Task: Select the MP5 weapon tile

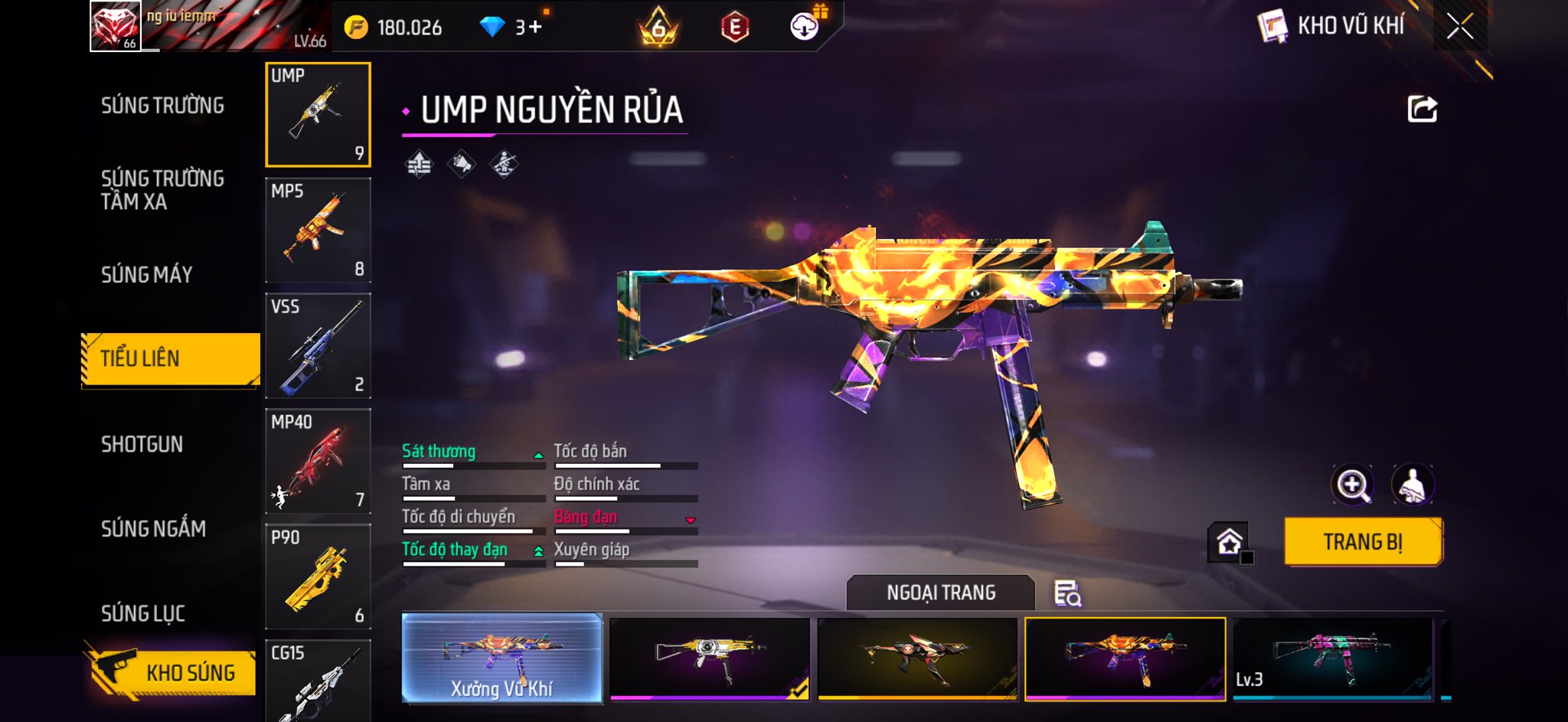Action: [x=318, y=230]
